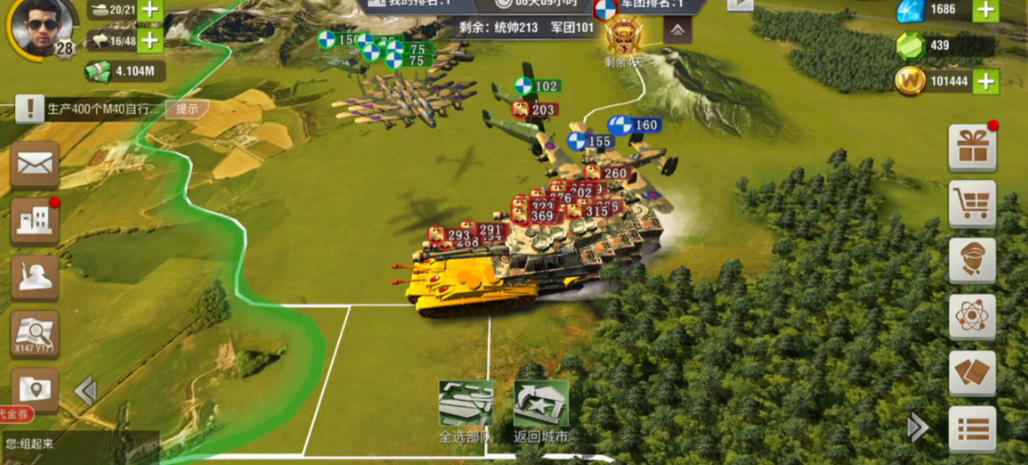This screenshot has width=1028, height=465.
Task: Tap the plus next to 16/48 planes
Action: click(x=150, y=40)
